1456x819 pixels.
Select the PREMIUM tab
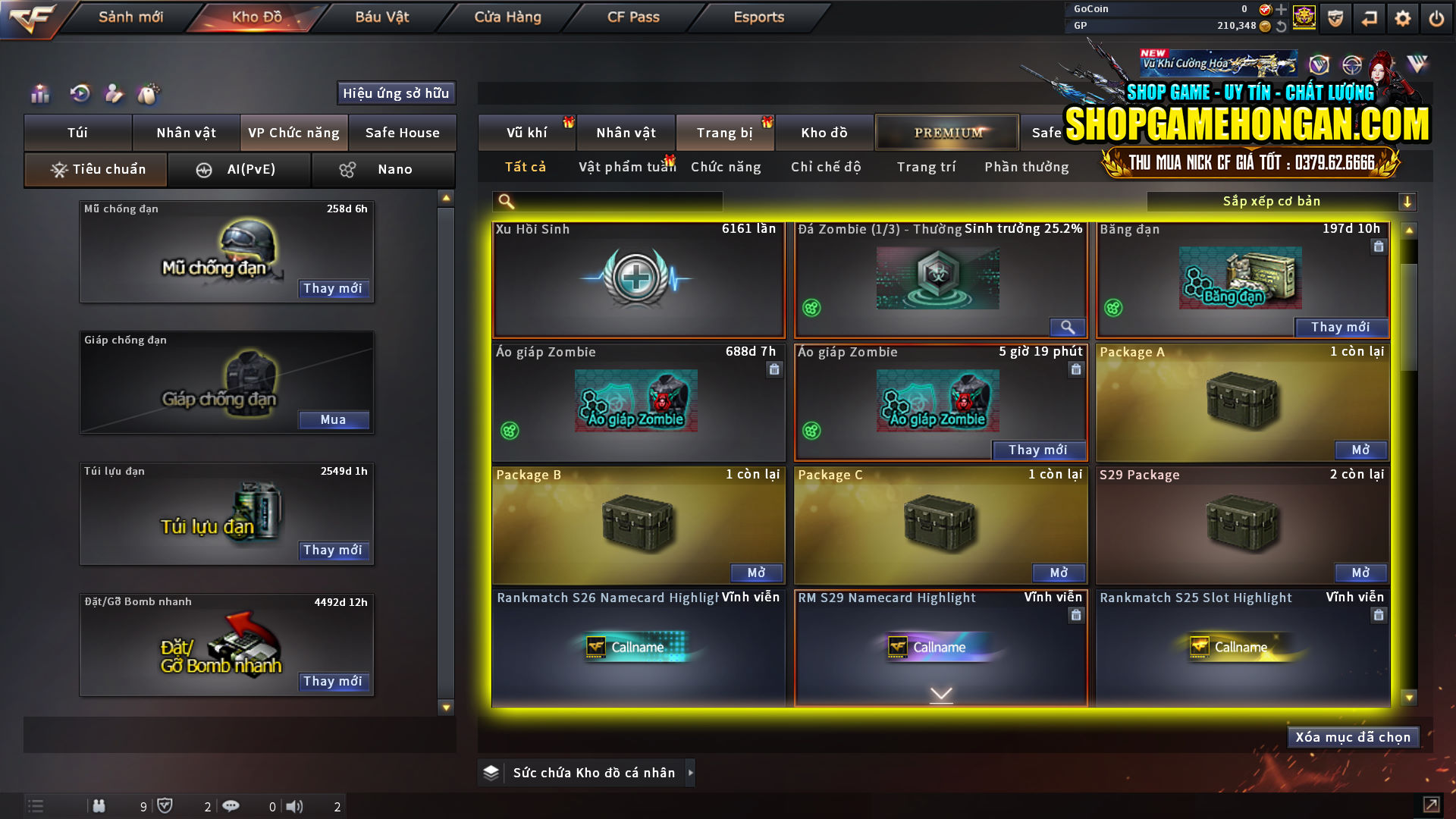pos(947,132)
